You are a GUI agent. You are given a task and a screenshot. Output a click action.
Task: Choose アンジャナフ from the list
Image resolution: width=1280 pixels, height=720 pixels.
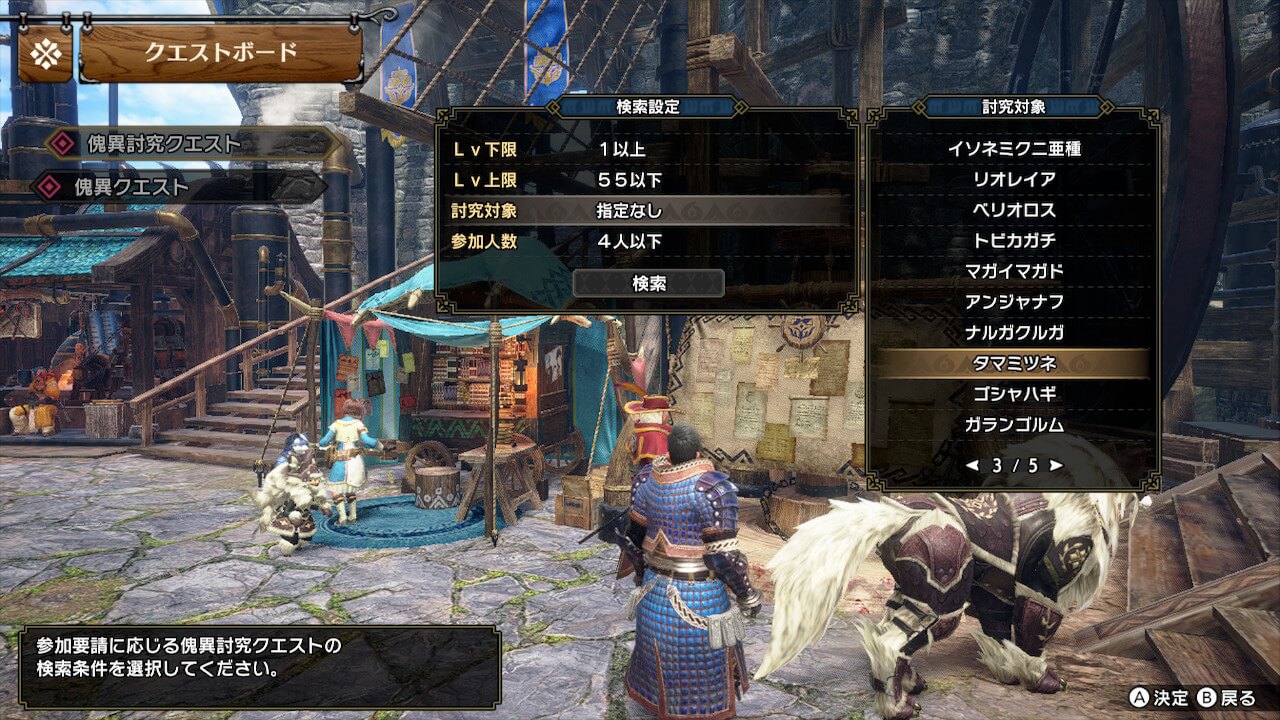coord(1014,302)
